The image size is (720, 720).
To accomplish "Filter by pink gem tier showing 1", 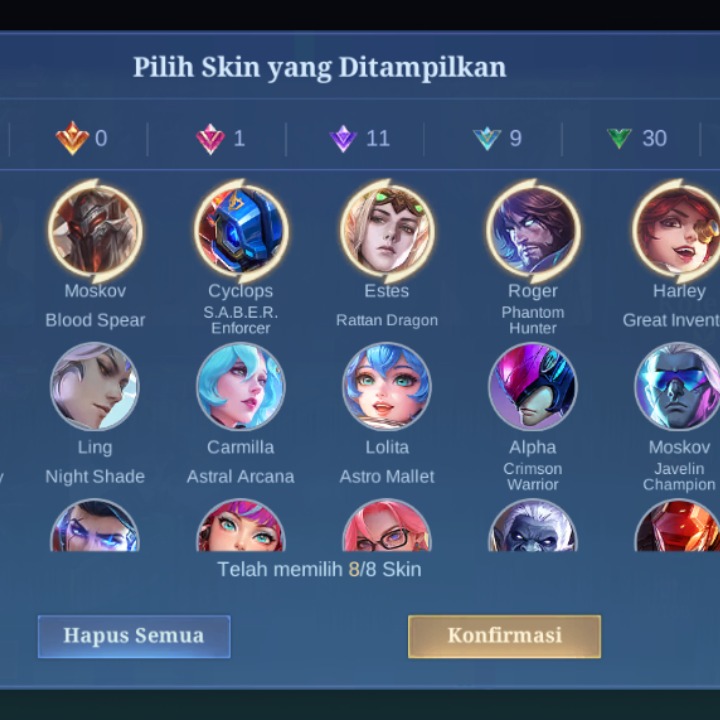I will (x=220, y=138).
